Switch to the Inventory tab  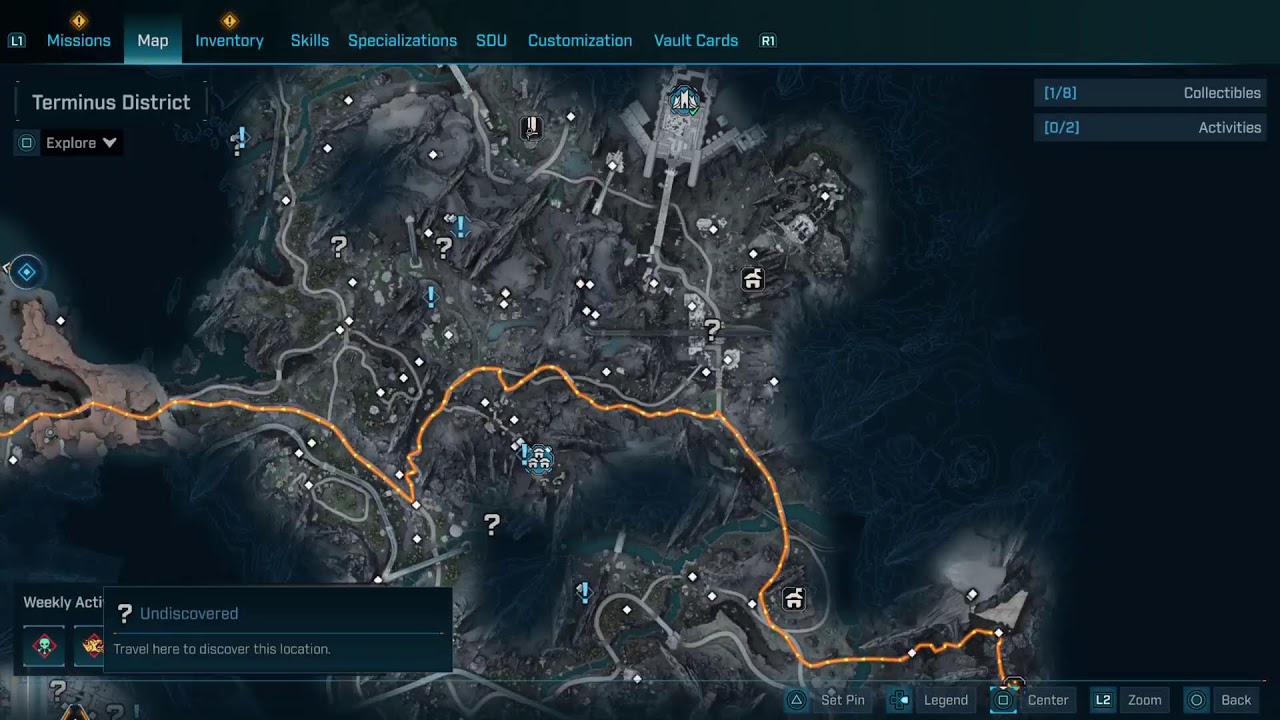click(x=229, y=40)
